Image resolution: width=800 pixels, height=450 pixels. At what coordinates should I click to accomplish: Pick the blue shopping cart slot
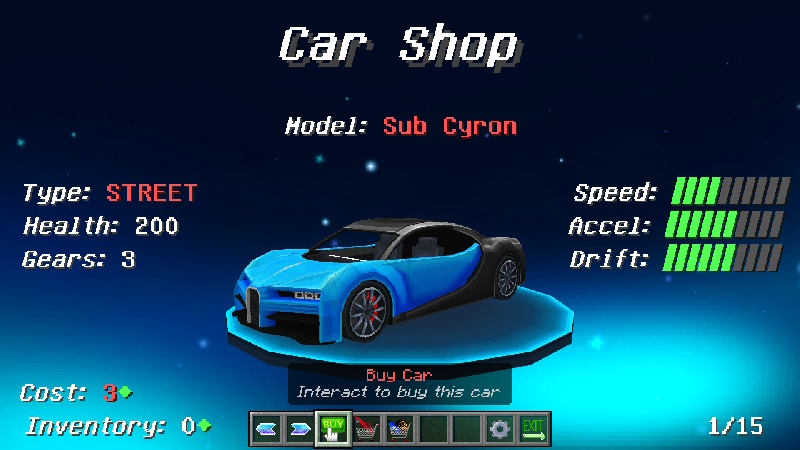(400, 429)
